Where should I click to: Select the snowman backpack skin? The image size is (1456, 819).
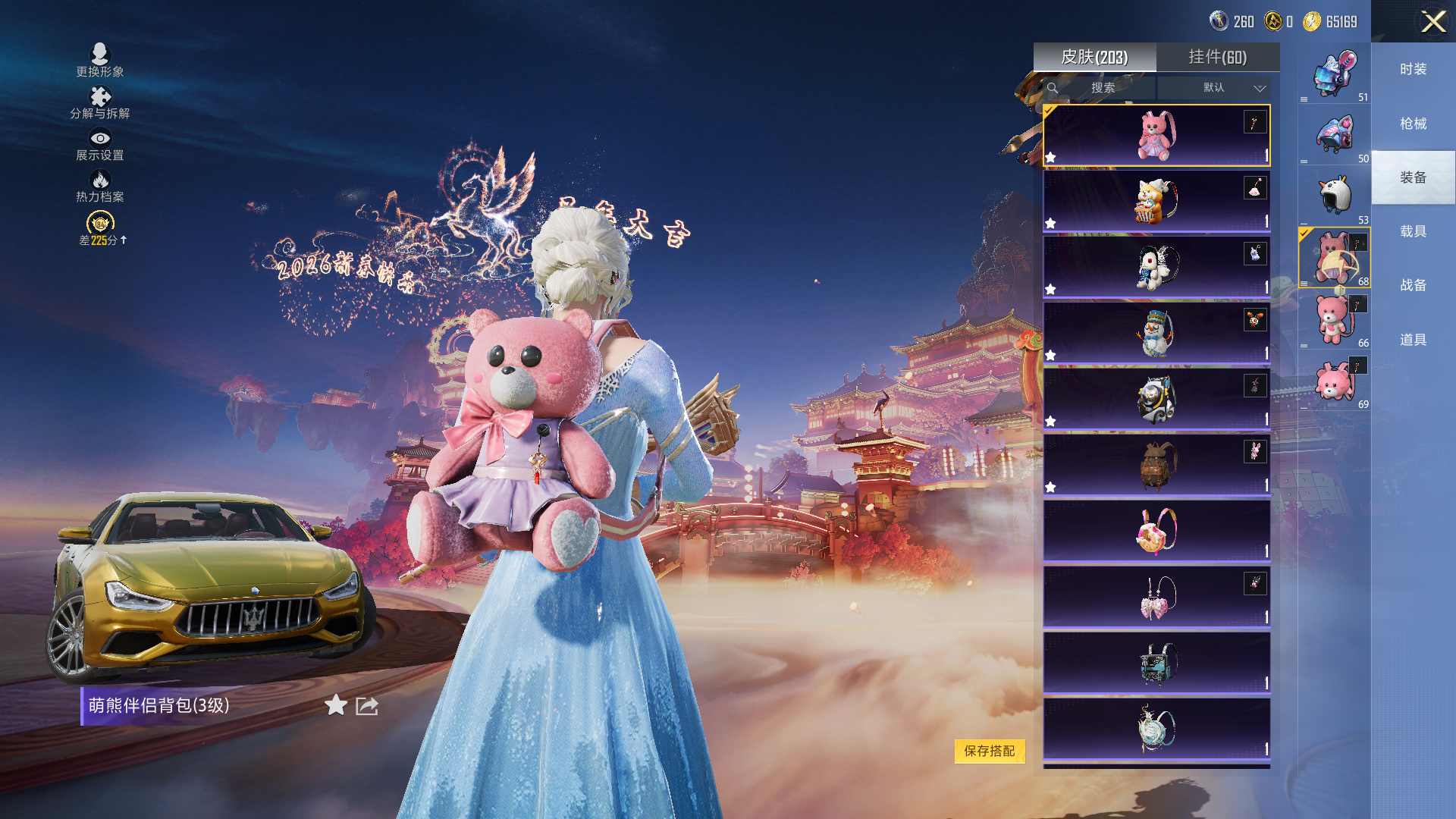click(1156, 333)
